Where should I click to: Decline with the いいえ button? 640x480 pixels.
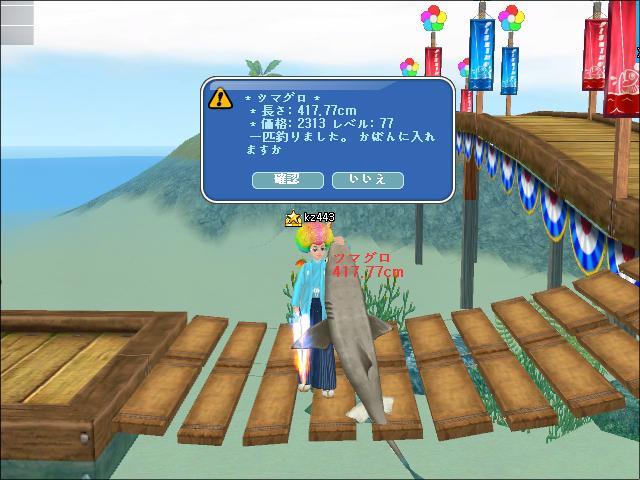pos(367,180)
